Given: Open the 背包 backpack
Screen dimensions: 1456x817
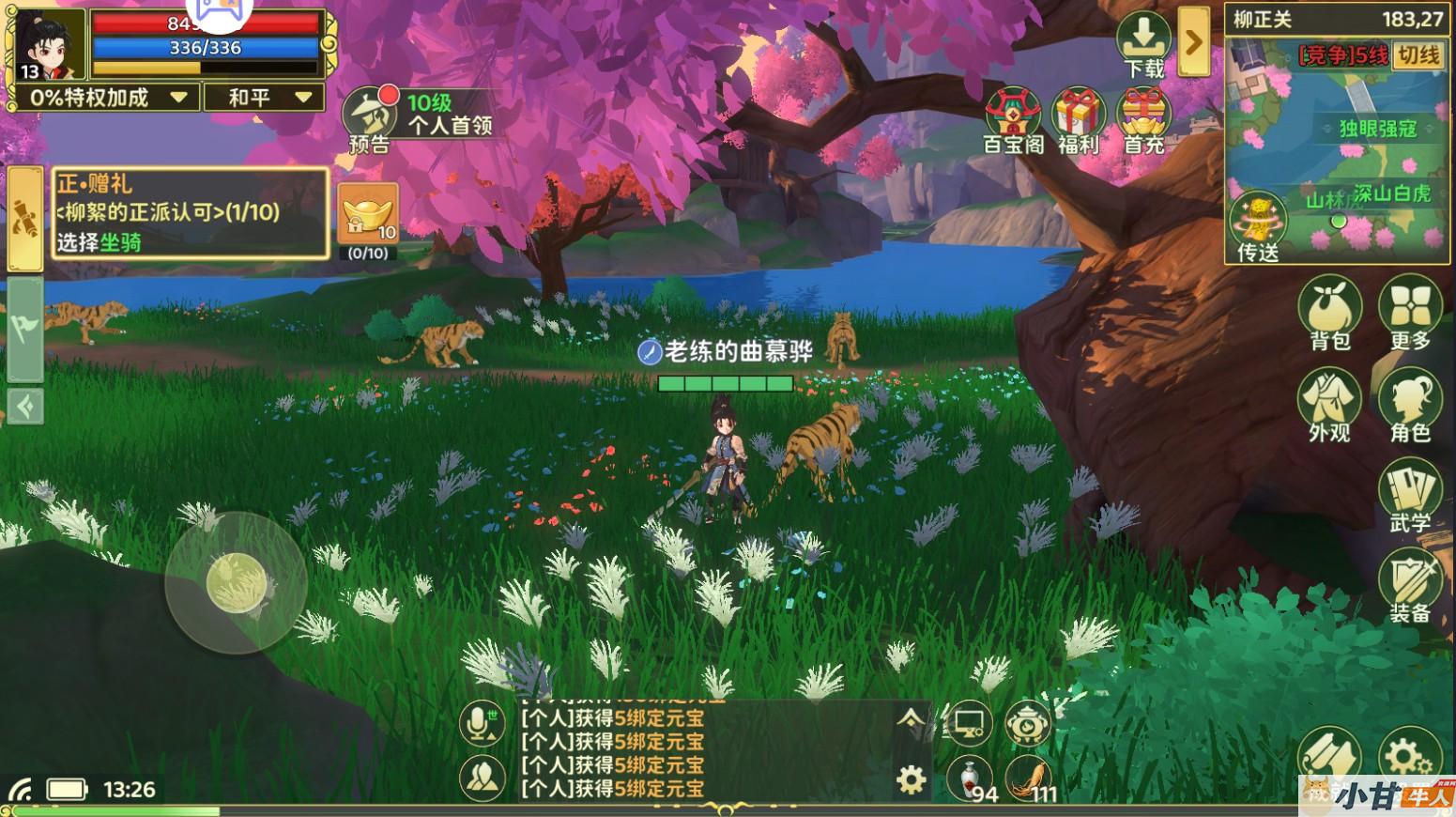Looking at the screenshot, I should coord(1329,314).
